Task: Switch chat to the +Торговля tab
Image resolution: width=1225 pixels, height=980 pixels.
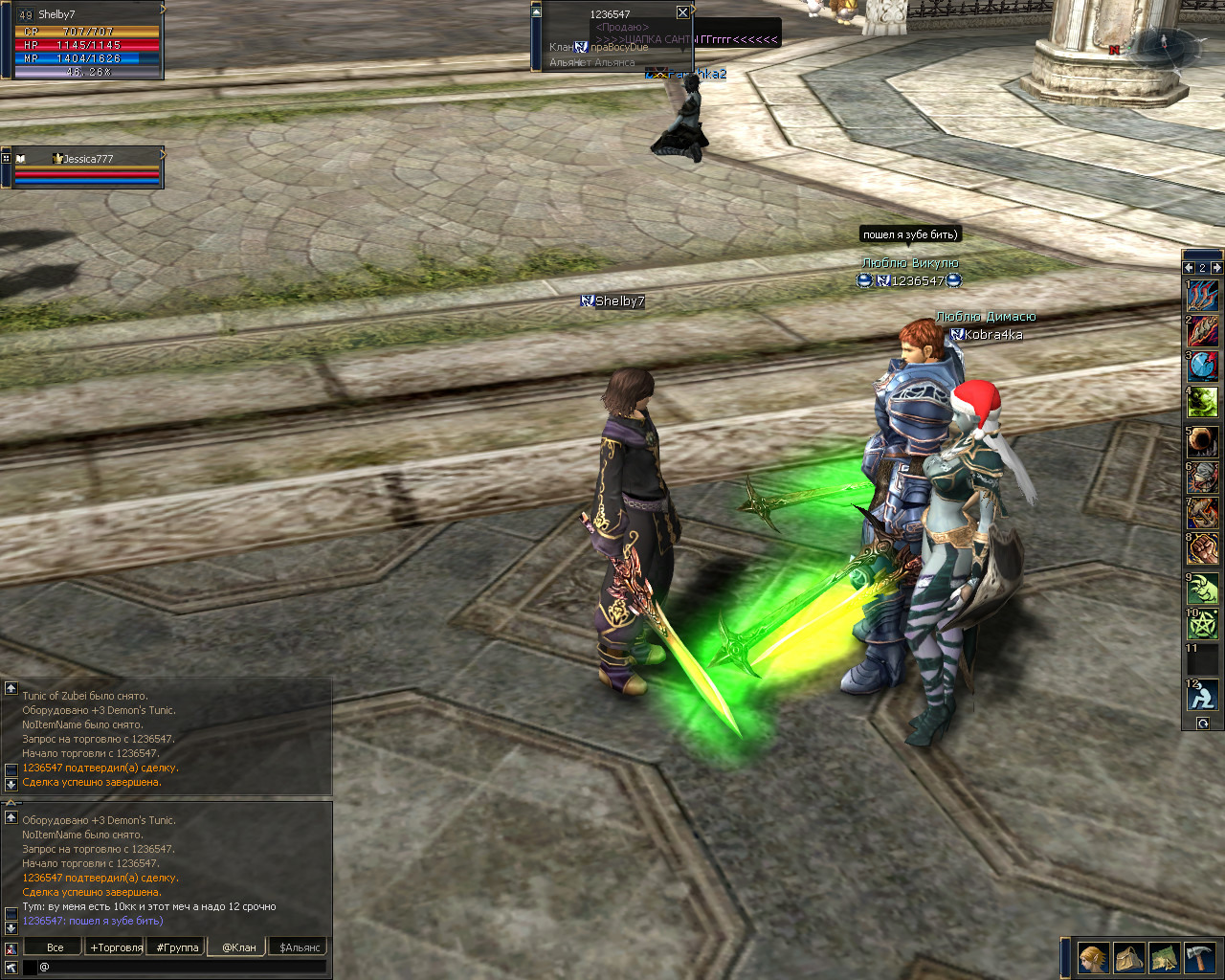Action: 116,947
